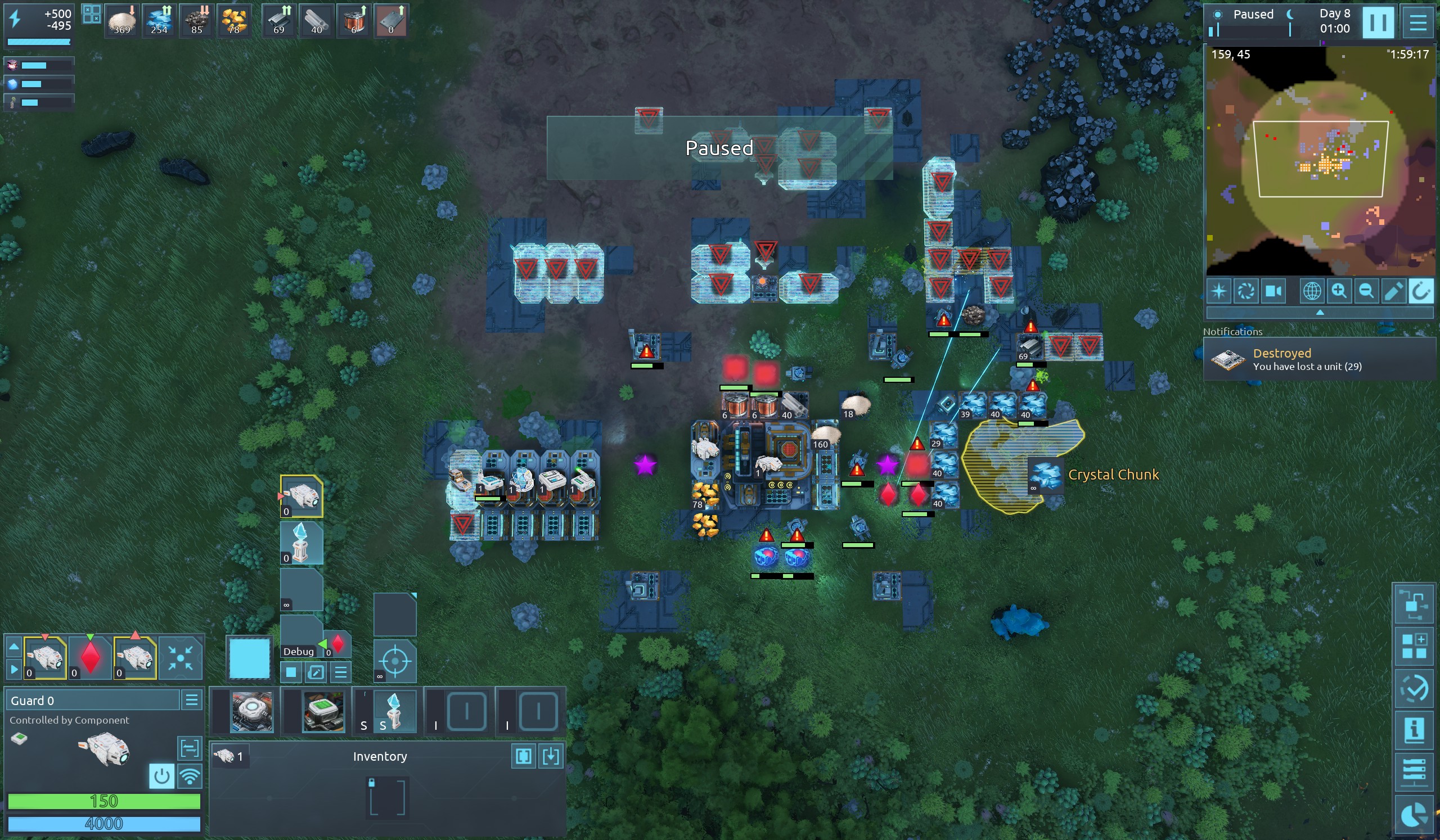Click the Inventory sort-down arrow button
Image resolution: width=1440 pixels, height=840 pixels.
pyautogui.click(x=551, y=756)
